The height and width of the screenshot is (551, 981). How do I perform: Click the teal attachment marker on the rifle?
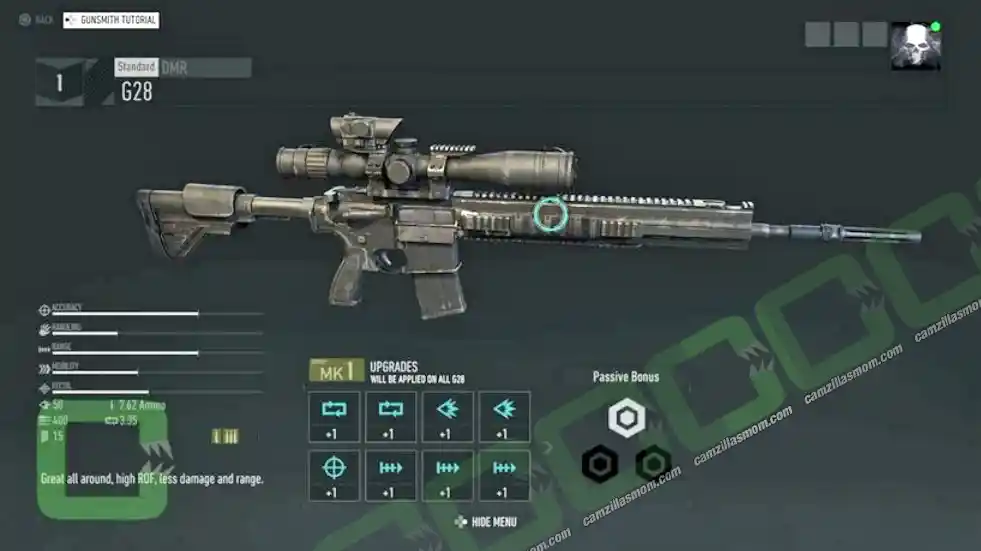(x=549, y=213)
